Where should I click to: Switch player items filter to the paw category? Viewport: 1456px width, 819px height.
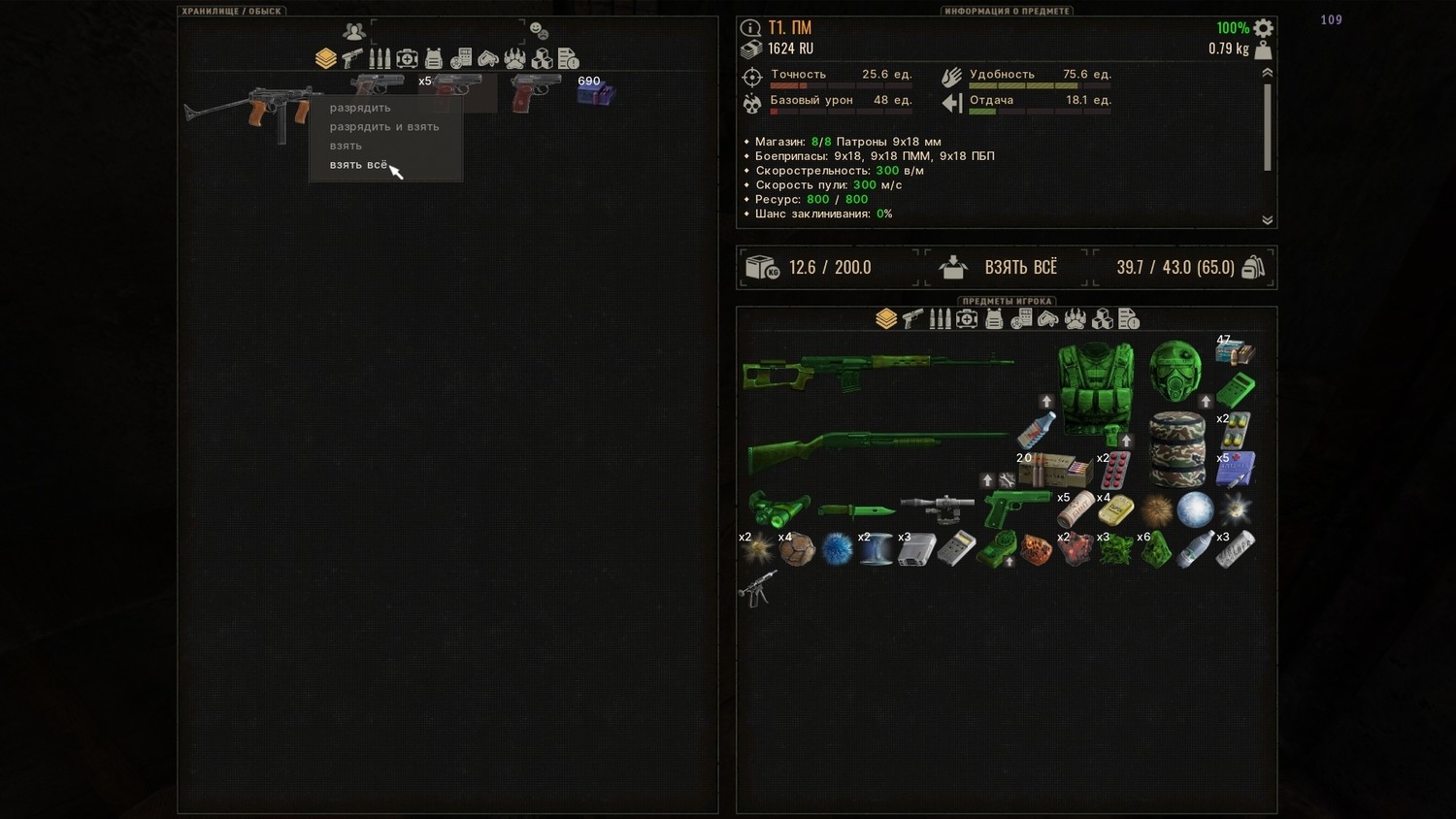1075,319
